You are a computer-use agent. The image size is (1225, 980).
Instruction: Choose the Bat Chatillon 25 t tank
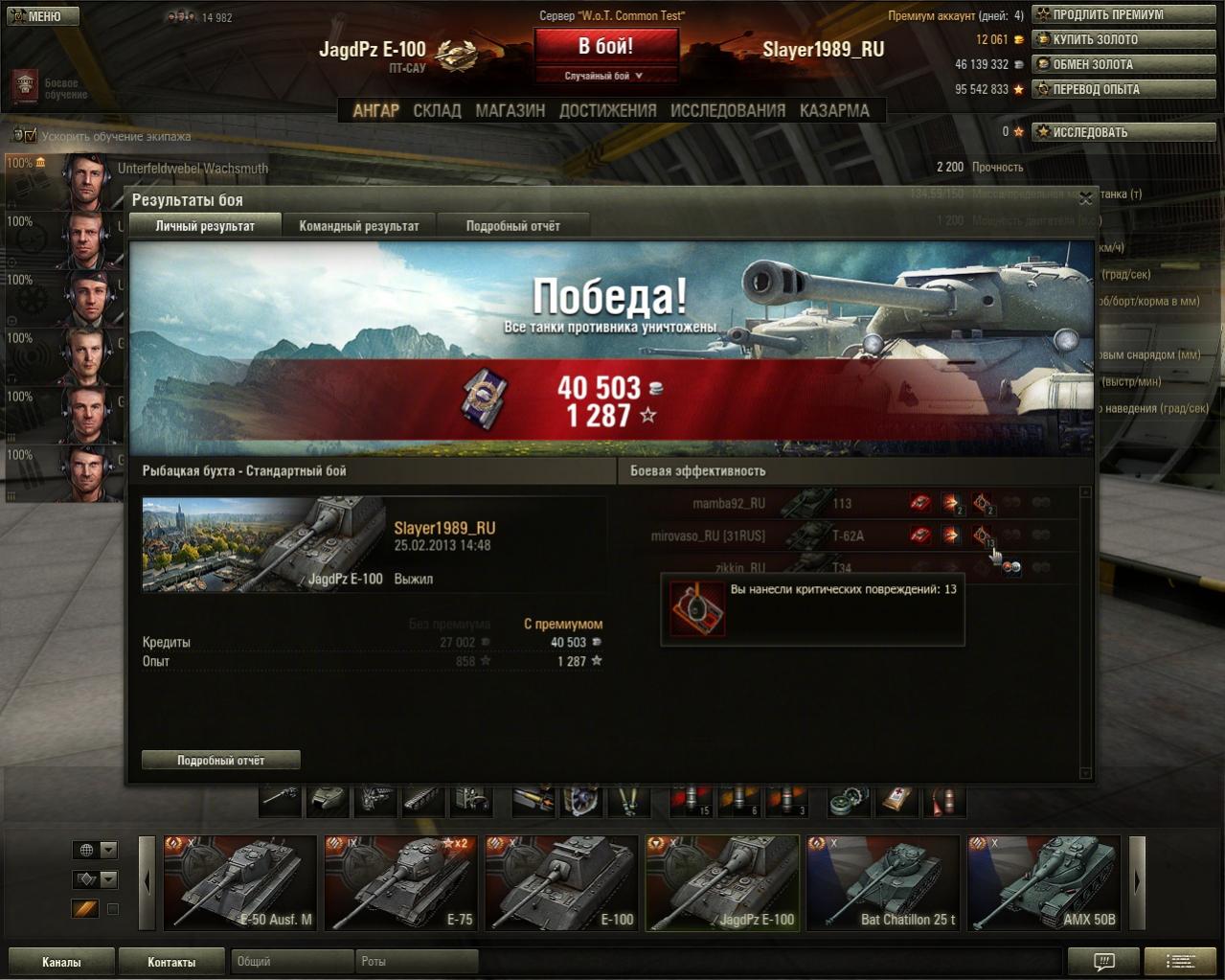click(883, 882)
